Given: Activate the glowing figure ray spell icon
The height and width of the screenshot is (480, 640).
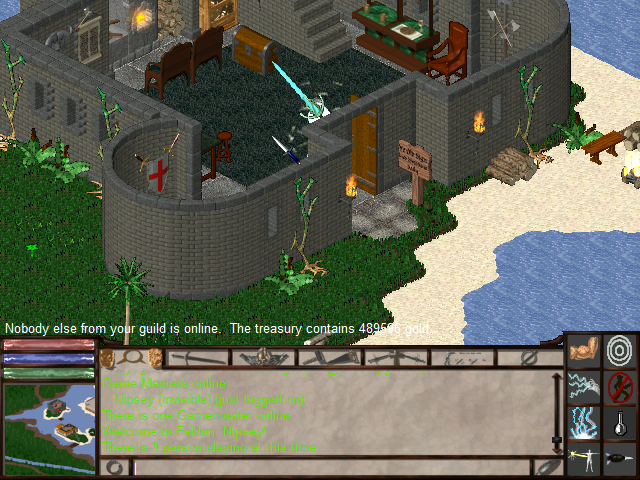Looking at the screenshot, I should [x=584, y=458].
